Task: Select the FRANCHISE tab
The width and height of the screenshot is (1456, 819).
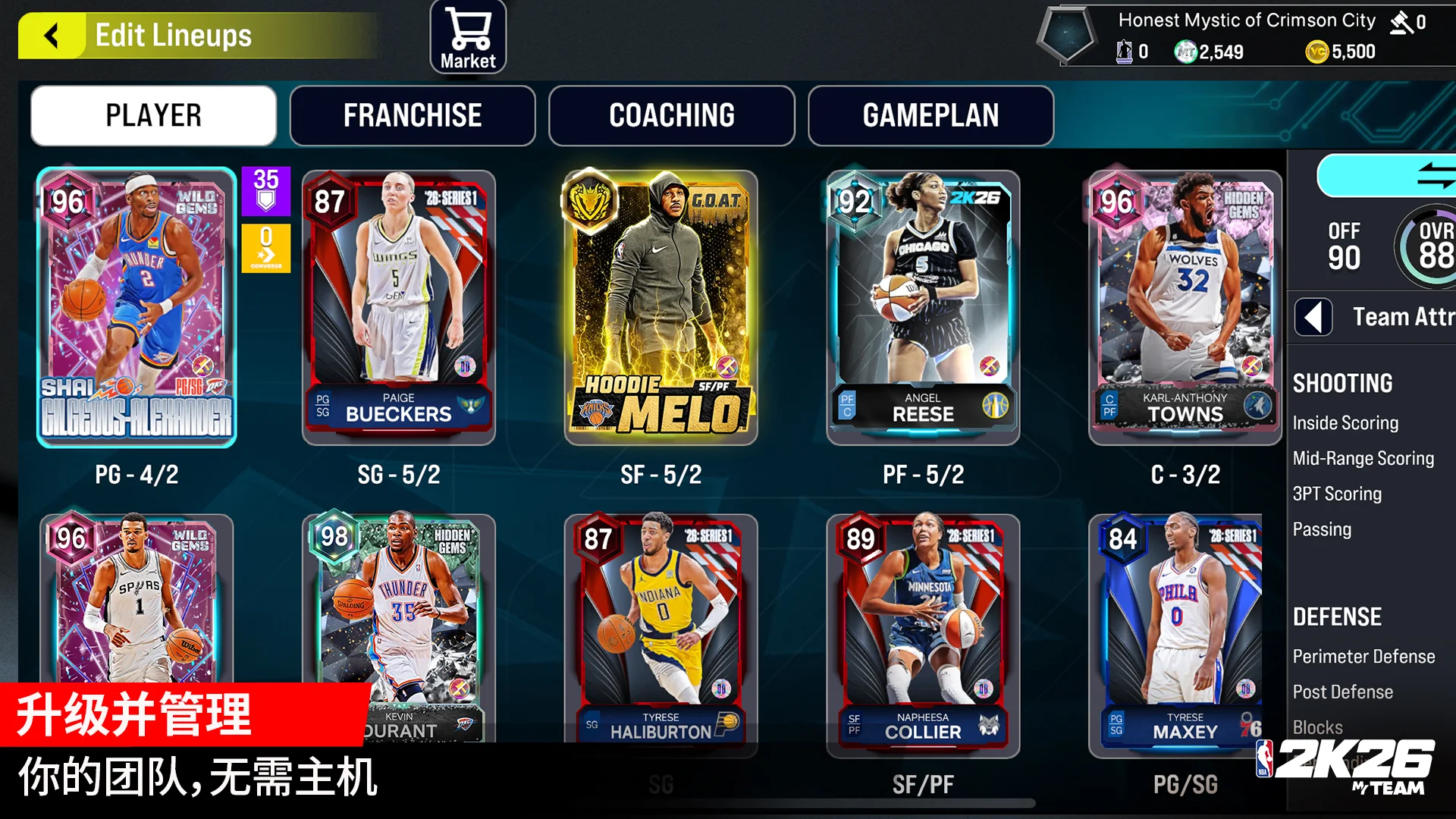Action: pos(412,115)
